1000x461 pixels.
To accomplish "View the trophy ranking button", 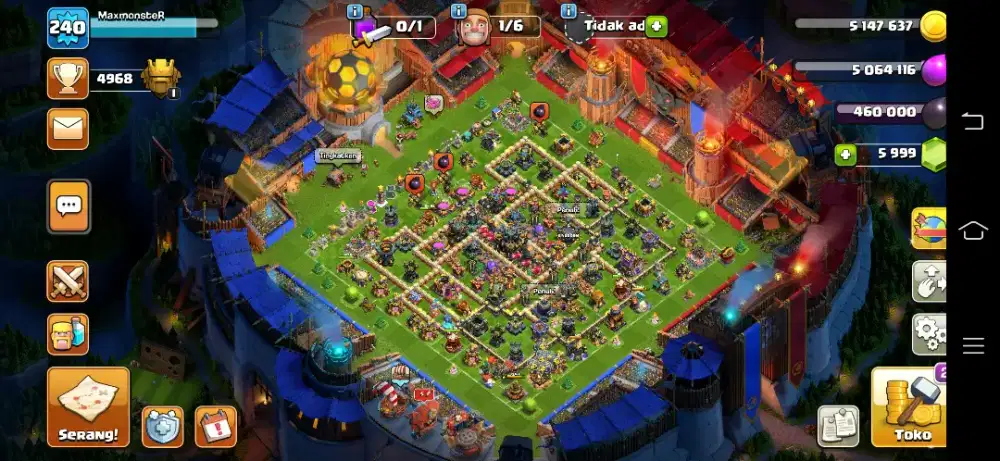I will click(68, 78).
